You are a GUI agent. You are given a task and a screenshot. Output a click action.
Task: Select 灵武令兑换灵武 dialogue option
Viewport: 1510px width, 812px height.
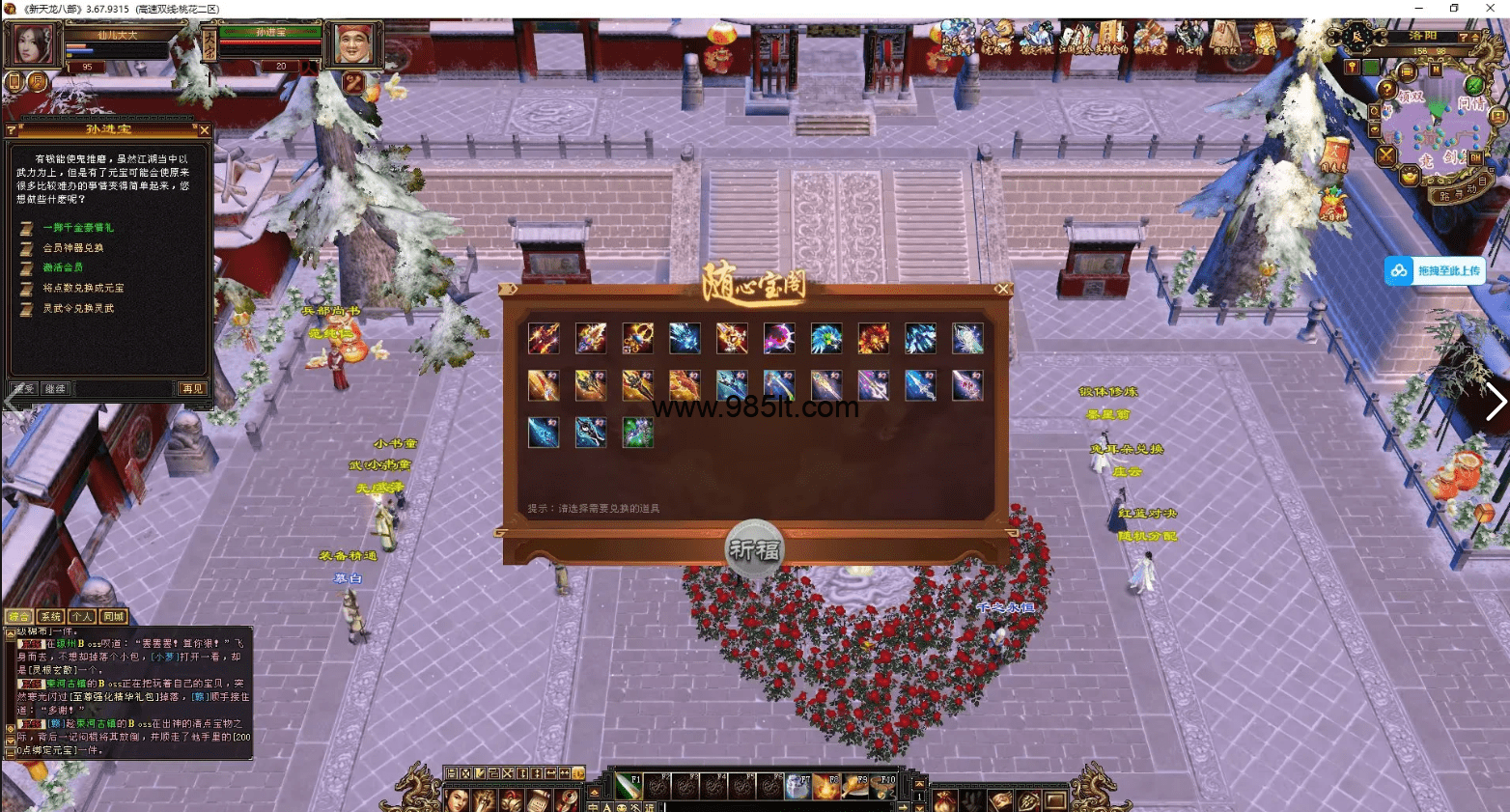click(x=78, y=308)
